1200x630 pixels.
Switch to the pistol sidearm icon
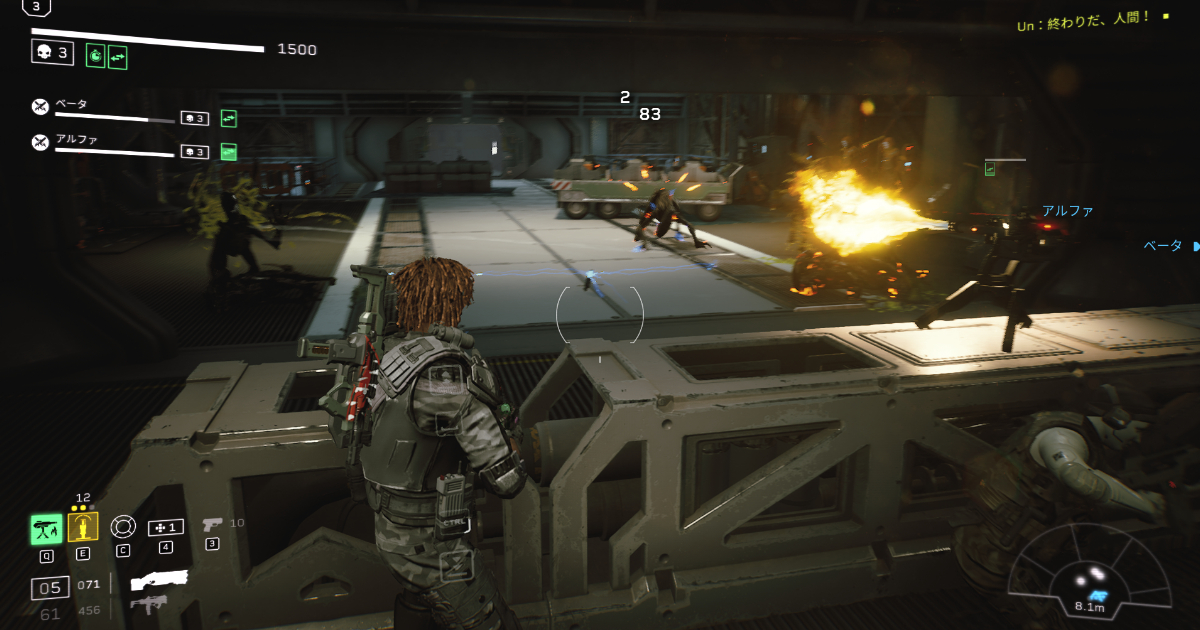[x=212, y=524]
